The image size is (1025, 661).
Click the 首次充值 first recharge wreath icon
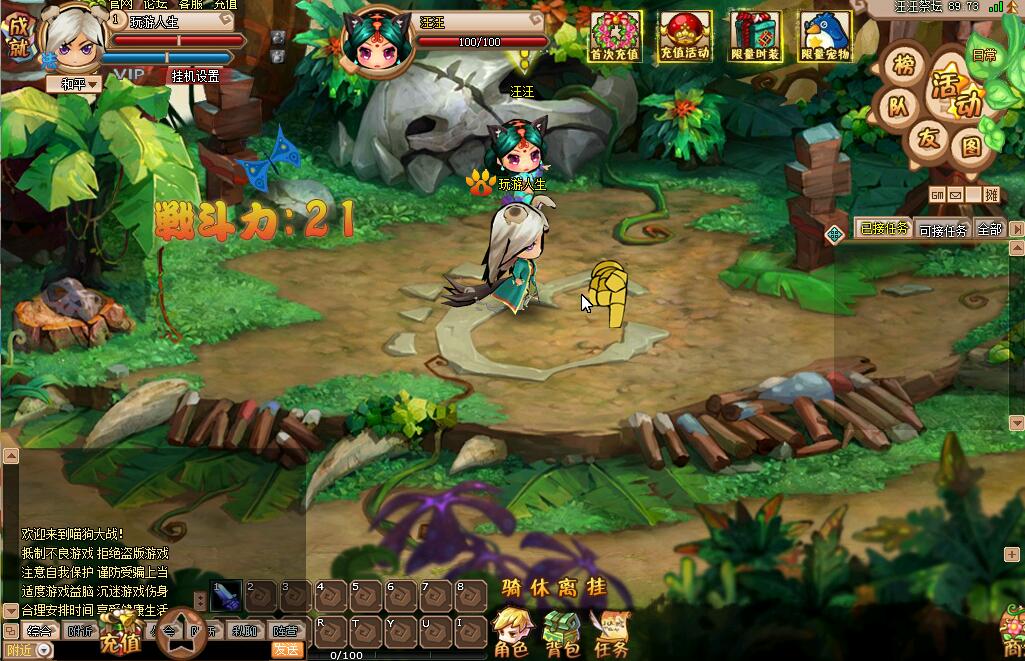click(614, 37)
